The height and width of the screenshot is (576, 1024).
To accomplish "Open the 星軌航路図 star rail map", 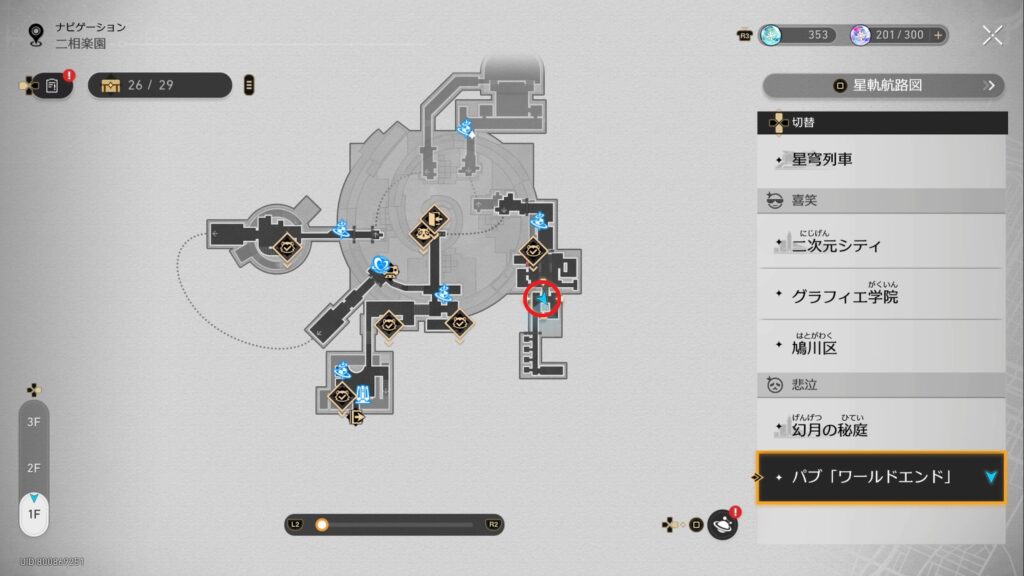I will click(x=883, y=85).
